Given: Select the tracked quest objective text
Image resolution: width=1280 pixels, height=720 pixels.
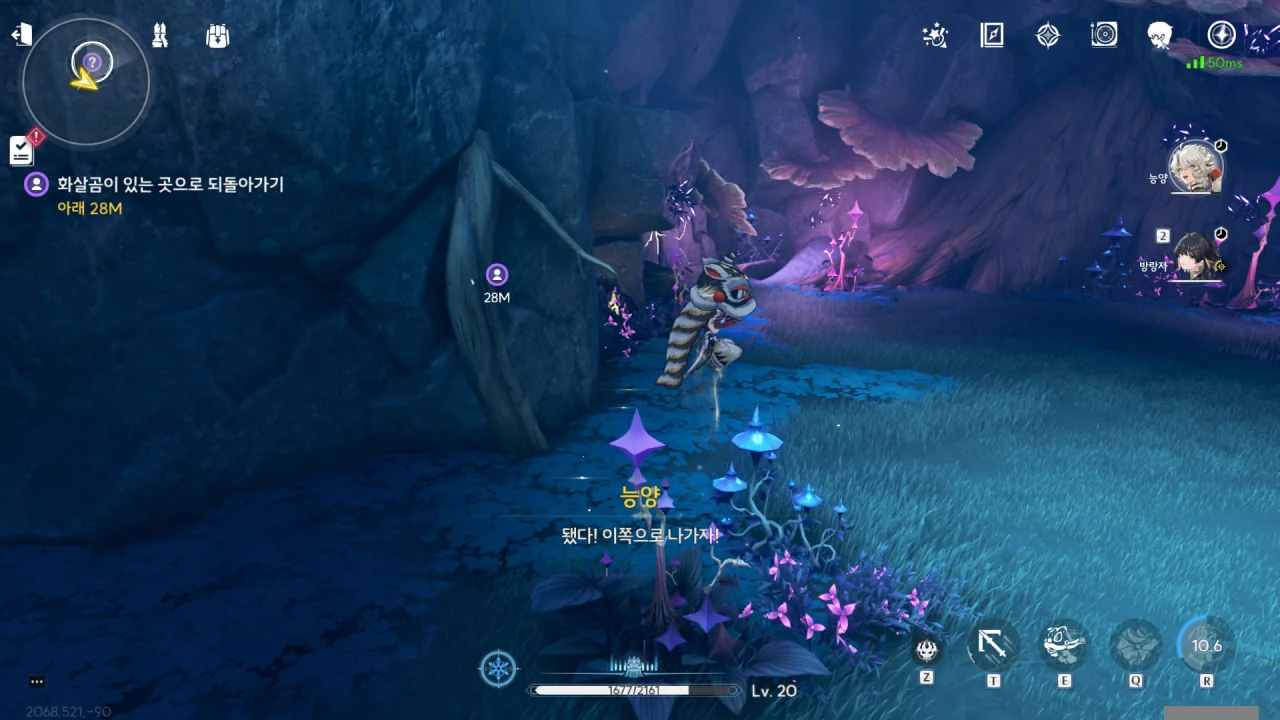Looking at the screenshot, I should [x=170, y=185].
